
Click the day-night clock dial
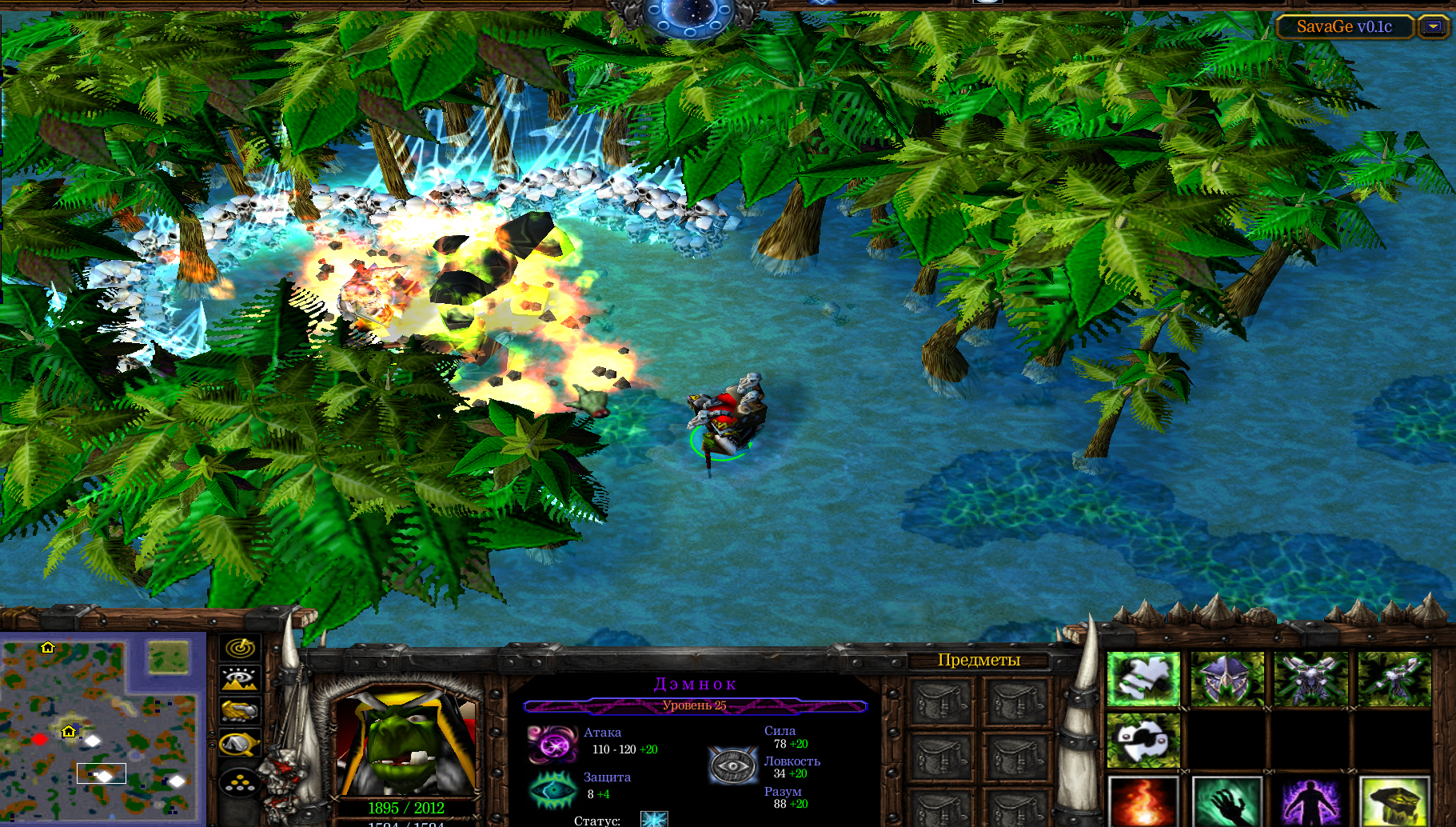(x=688, y=16)
